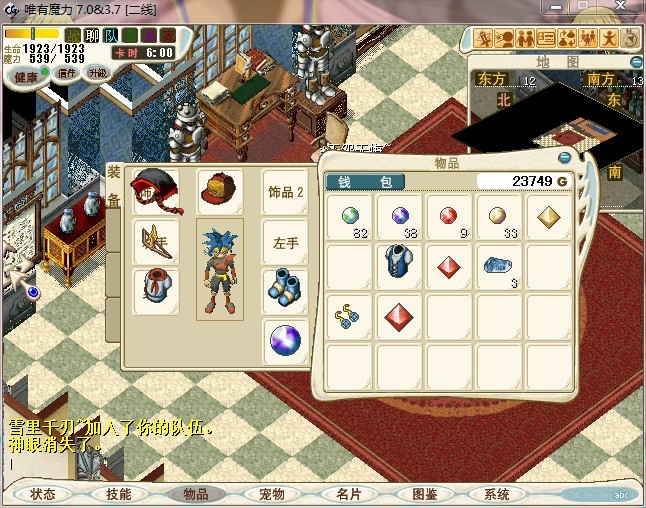The height and width of the screenshot is (508, 646).
Task: Open the 系统 system menu
Action: 497,494
